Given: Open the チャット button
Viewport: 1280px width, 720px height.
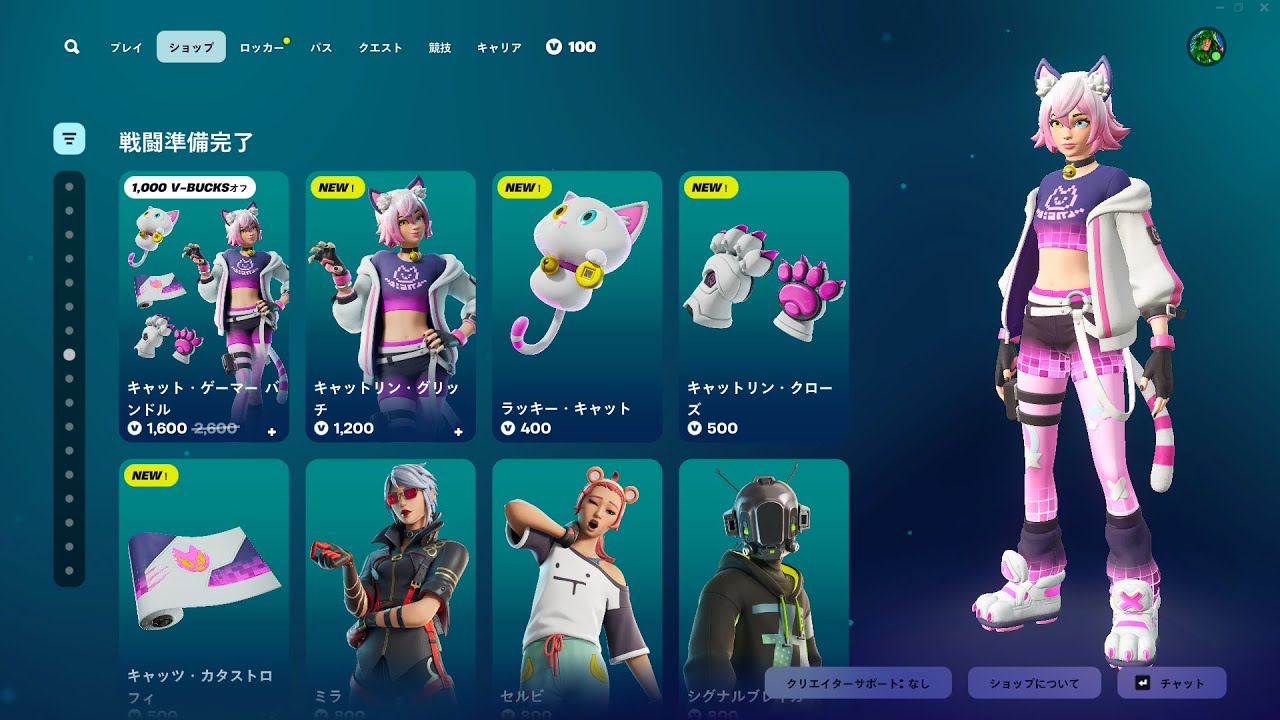Looking at the screenshot, I should click(1171, 683).
